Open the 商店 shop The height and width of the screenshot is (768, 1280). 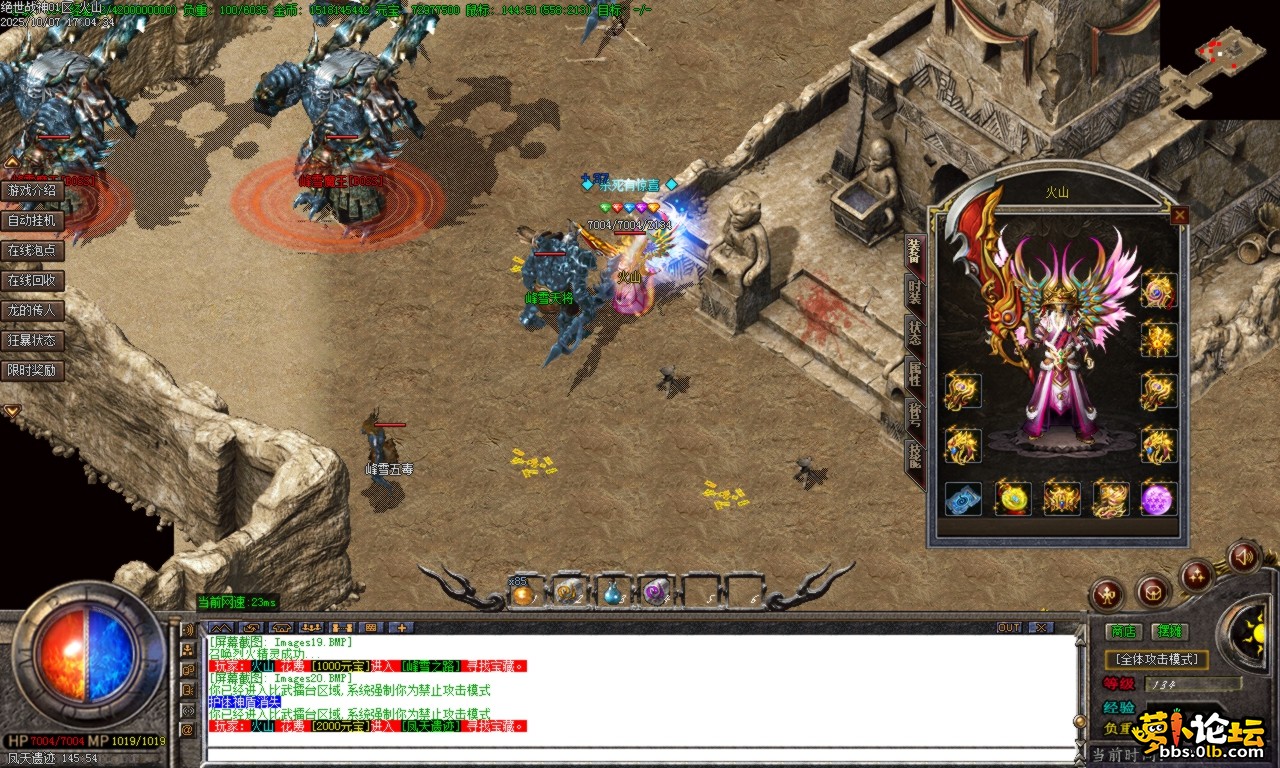pyautogui.click(x=1124, y=631)
